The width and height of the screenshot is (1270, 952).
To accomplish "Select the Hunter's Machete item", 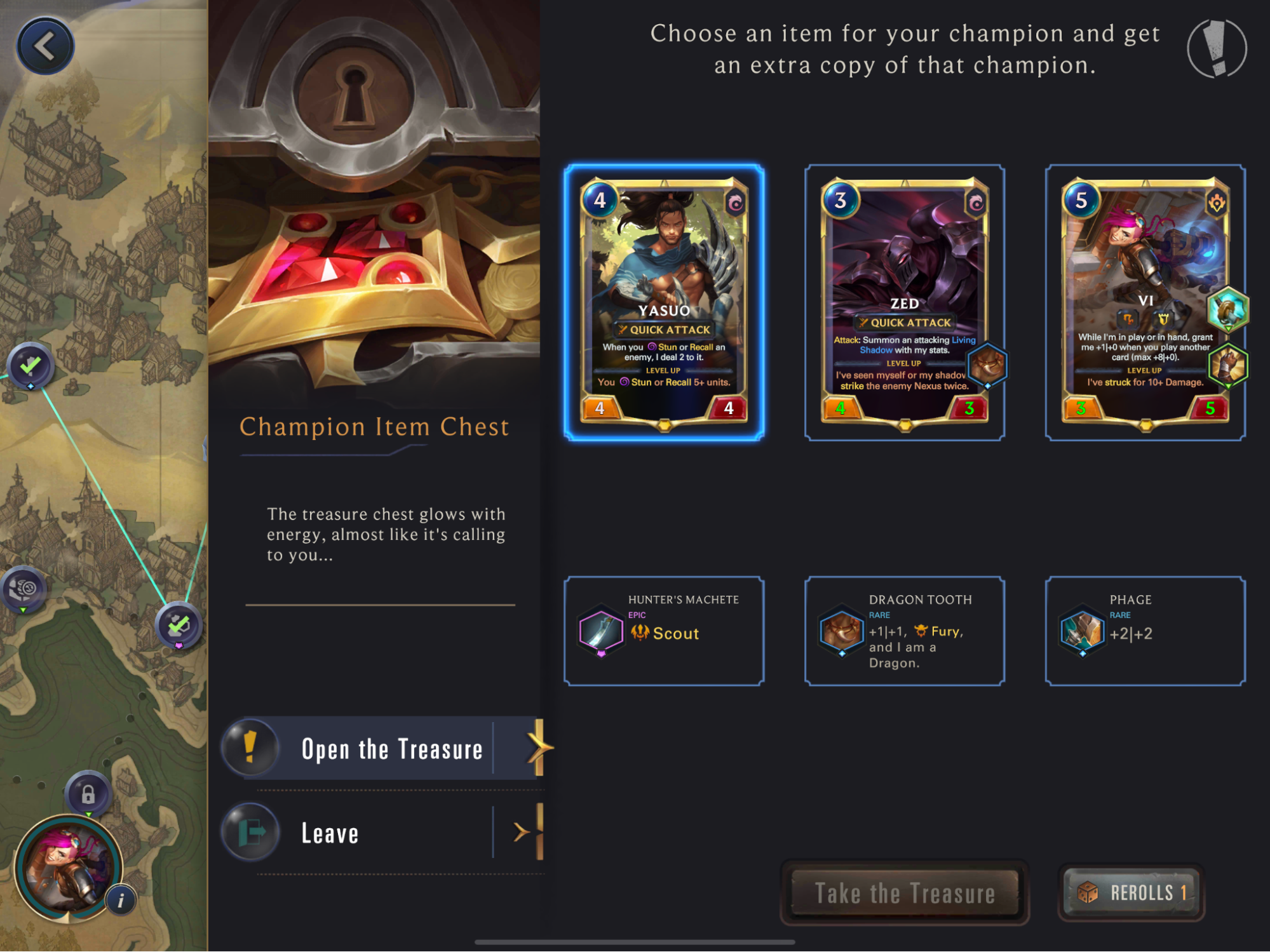I will [x=664, y=631].
